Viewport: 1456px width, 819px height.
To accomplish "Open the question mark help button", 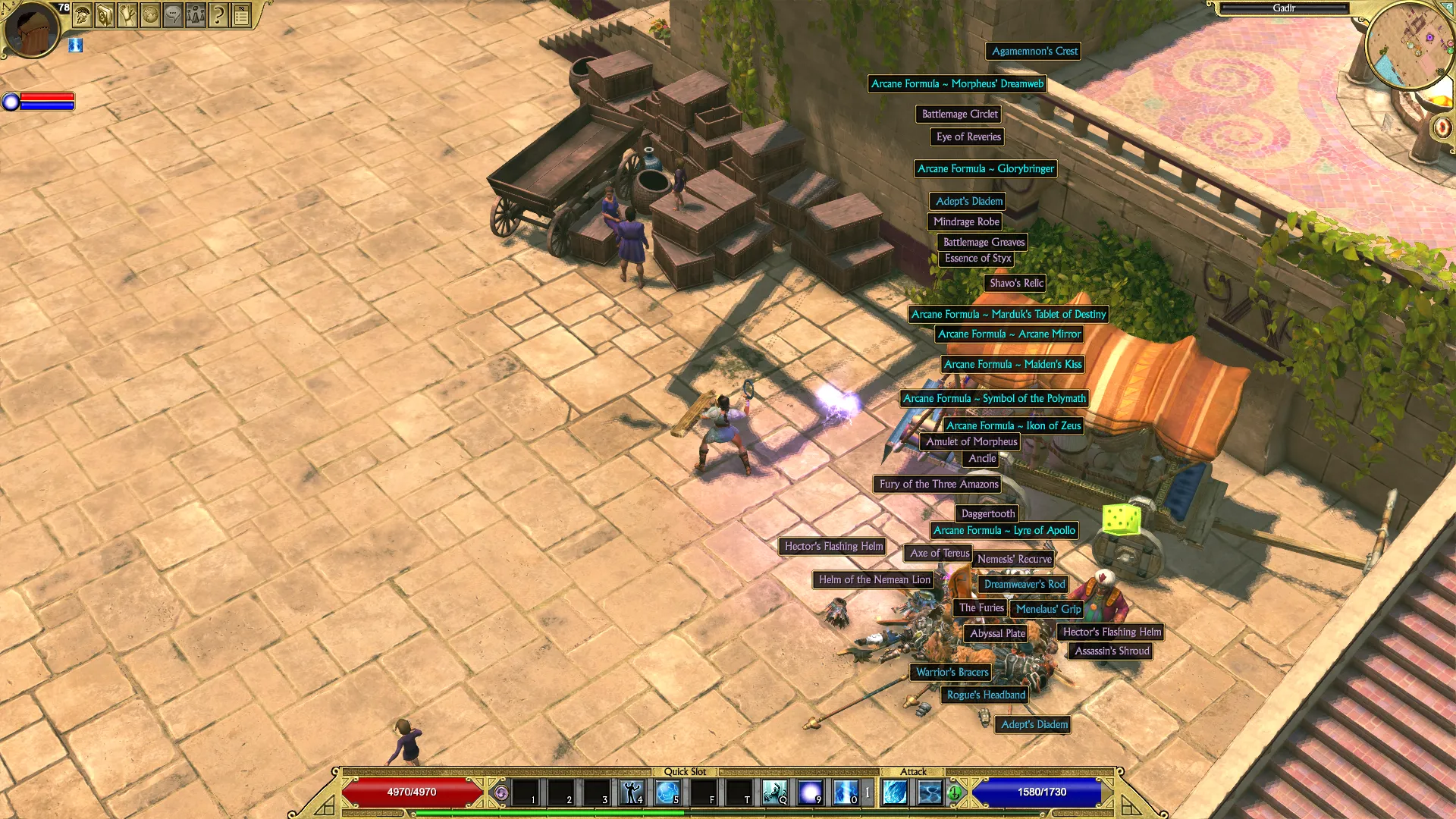I will pos(218,14).
